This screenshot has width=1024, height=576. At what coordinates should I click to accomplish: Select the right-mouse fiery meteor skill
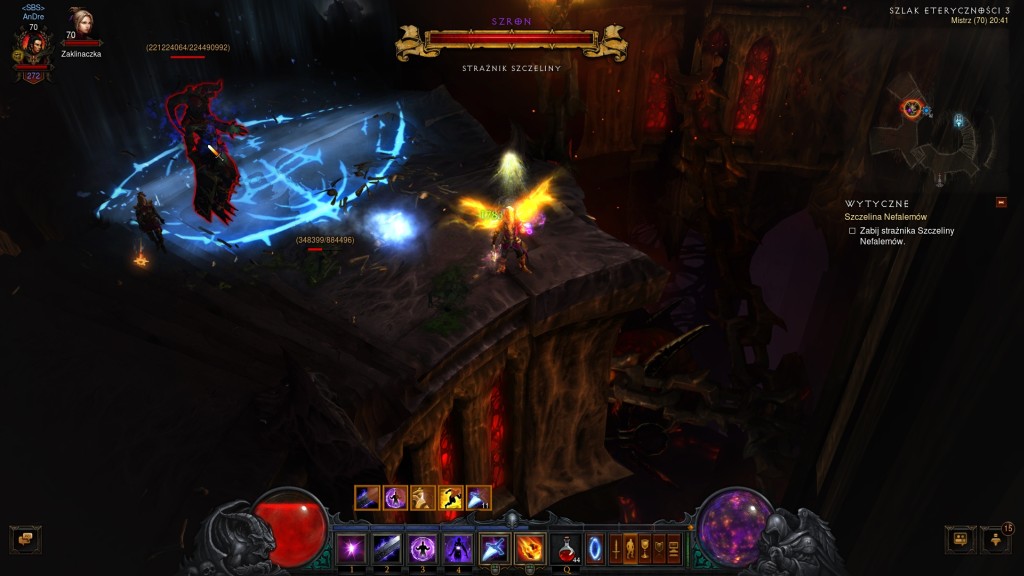530,548
